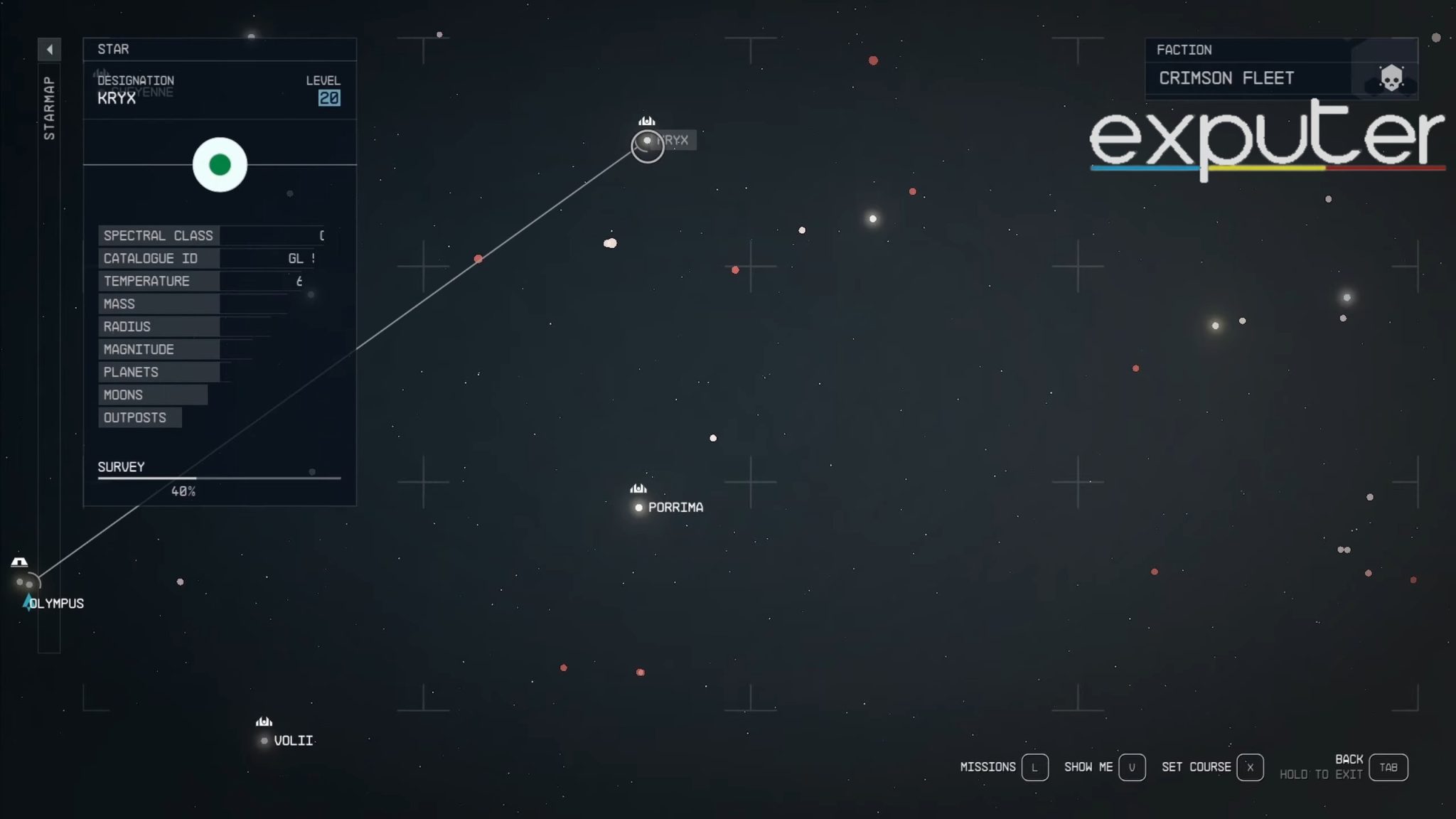
Task: Expand the MOONS entry
Action: 124,395
